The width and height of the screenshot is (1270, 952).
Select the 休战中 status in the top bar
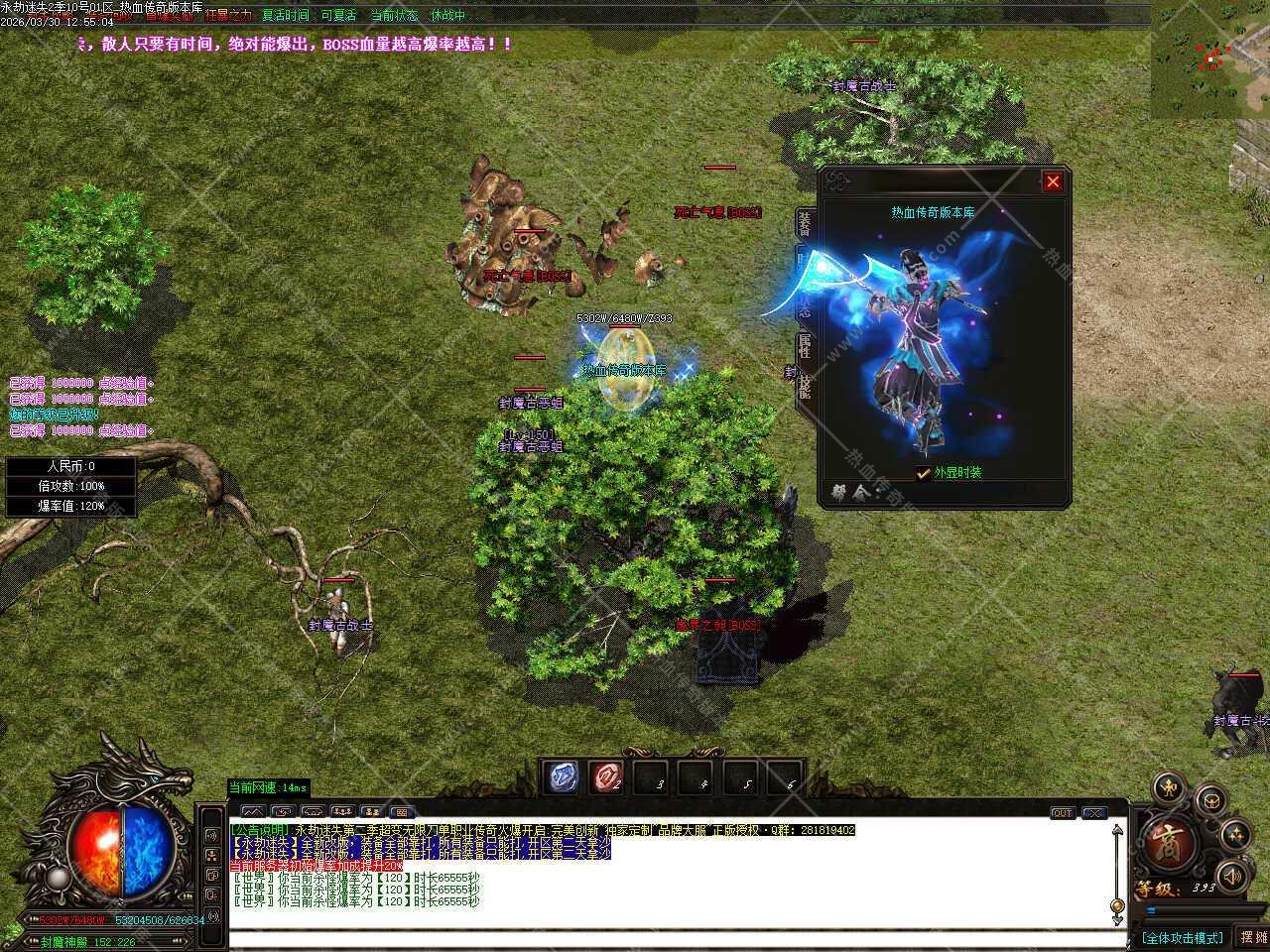point(447,16)
